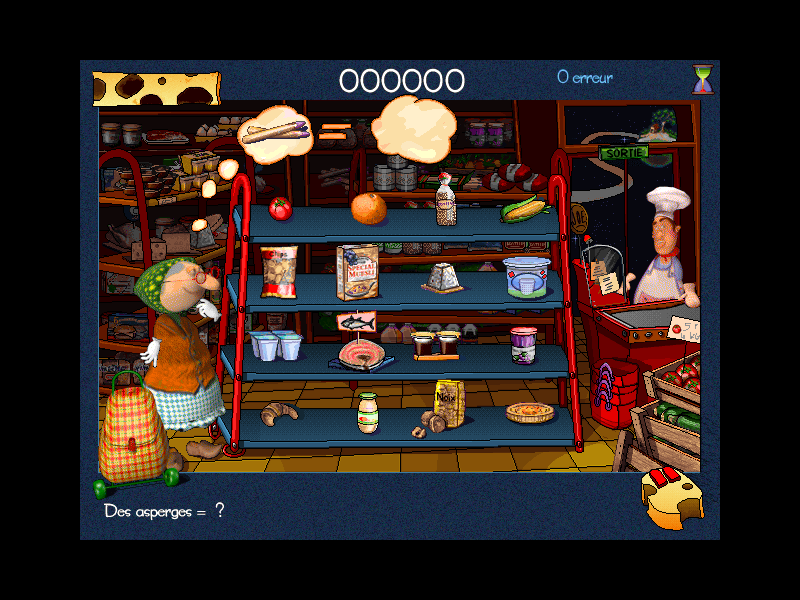Click the empty answer thought bubble
This screenshot has height=600, width=800.
[414, 127]
